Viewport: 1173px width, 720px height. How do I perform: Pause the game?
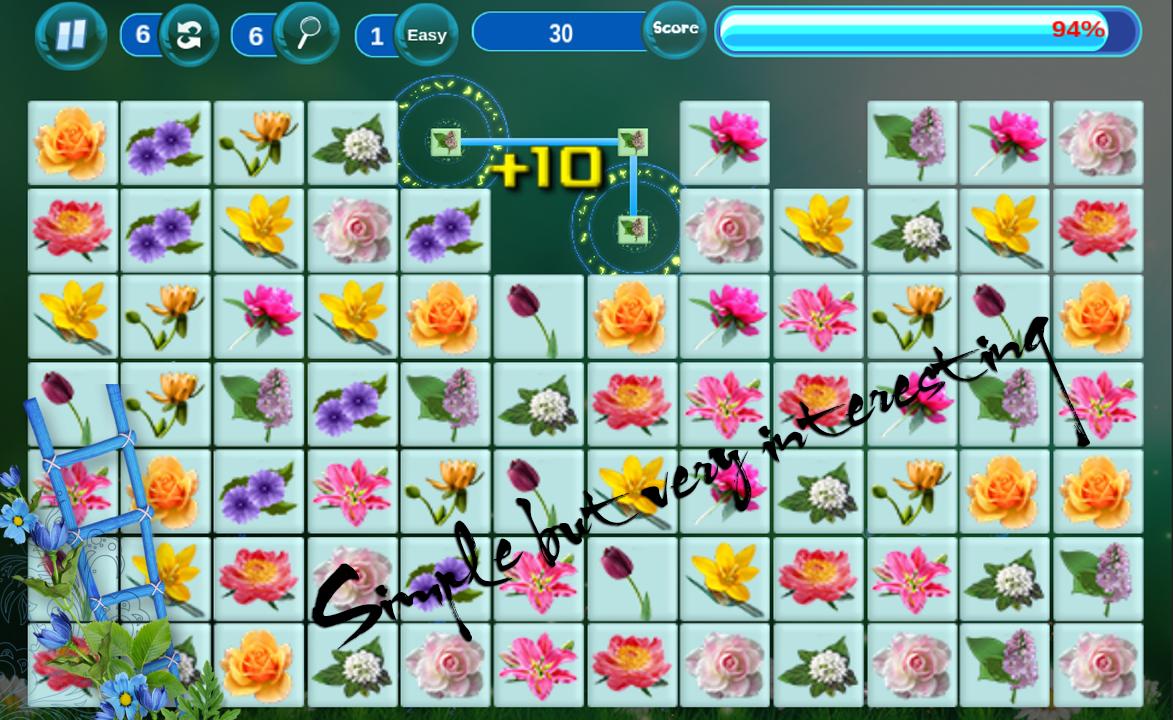70,35
